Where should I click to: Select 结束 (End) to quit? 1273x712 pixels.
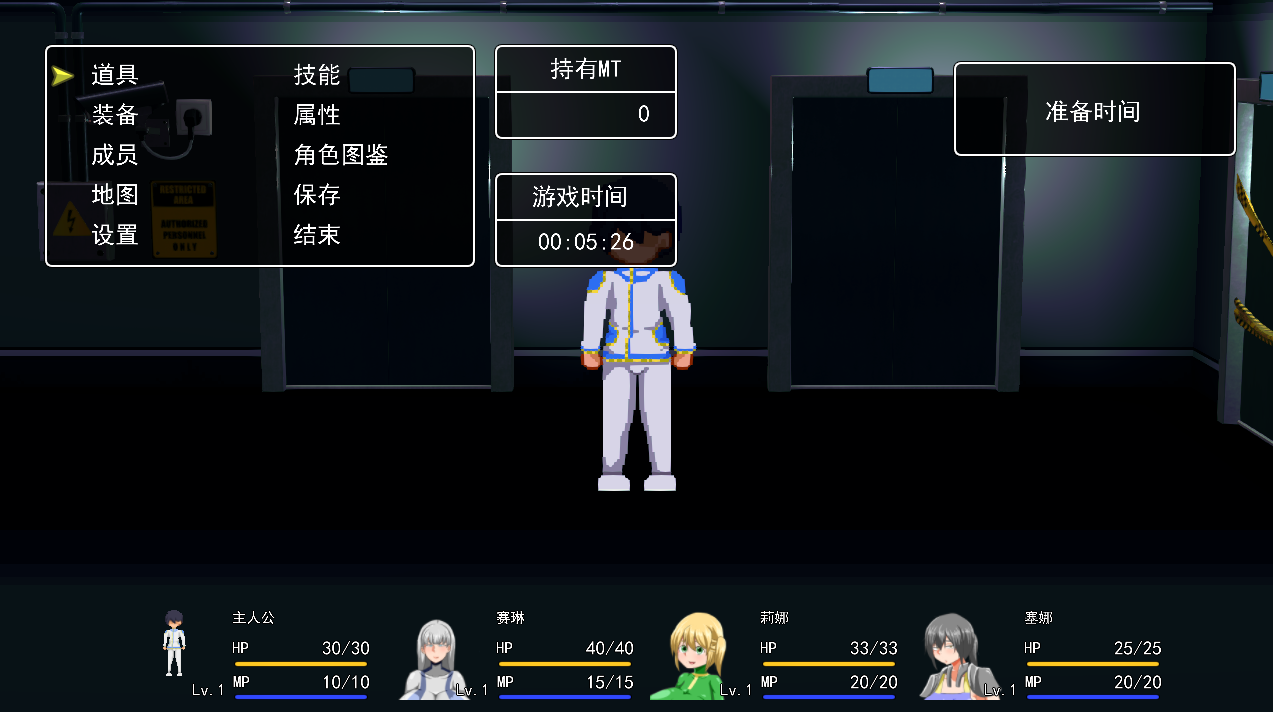tap(317, 235)
